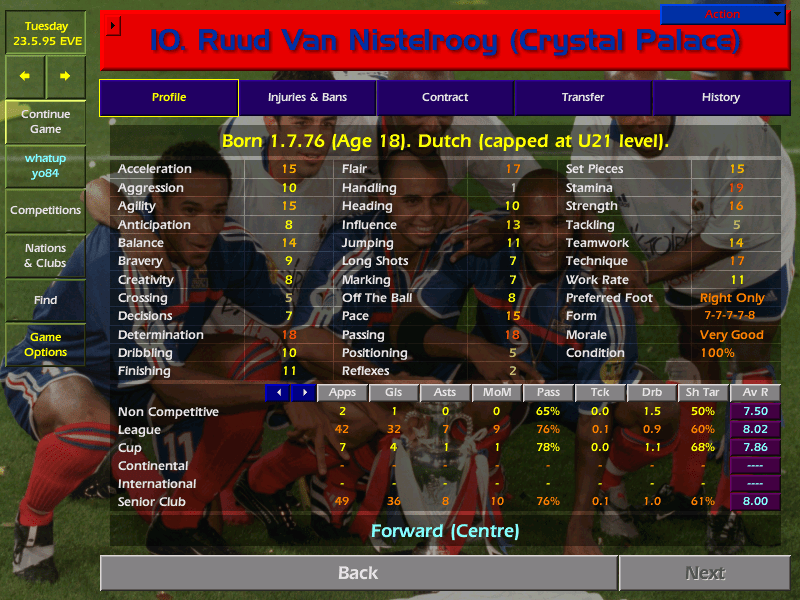Open the Find search option
Image resolution: width=800 pixels, height=600 pixels.
pos(45,300)
